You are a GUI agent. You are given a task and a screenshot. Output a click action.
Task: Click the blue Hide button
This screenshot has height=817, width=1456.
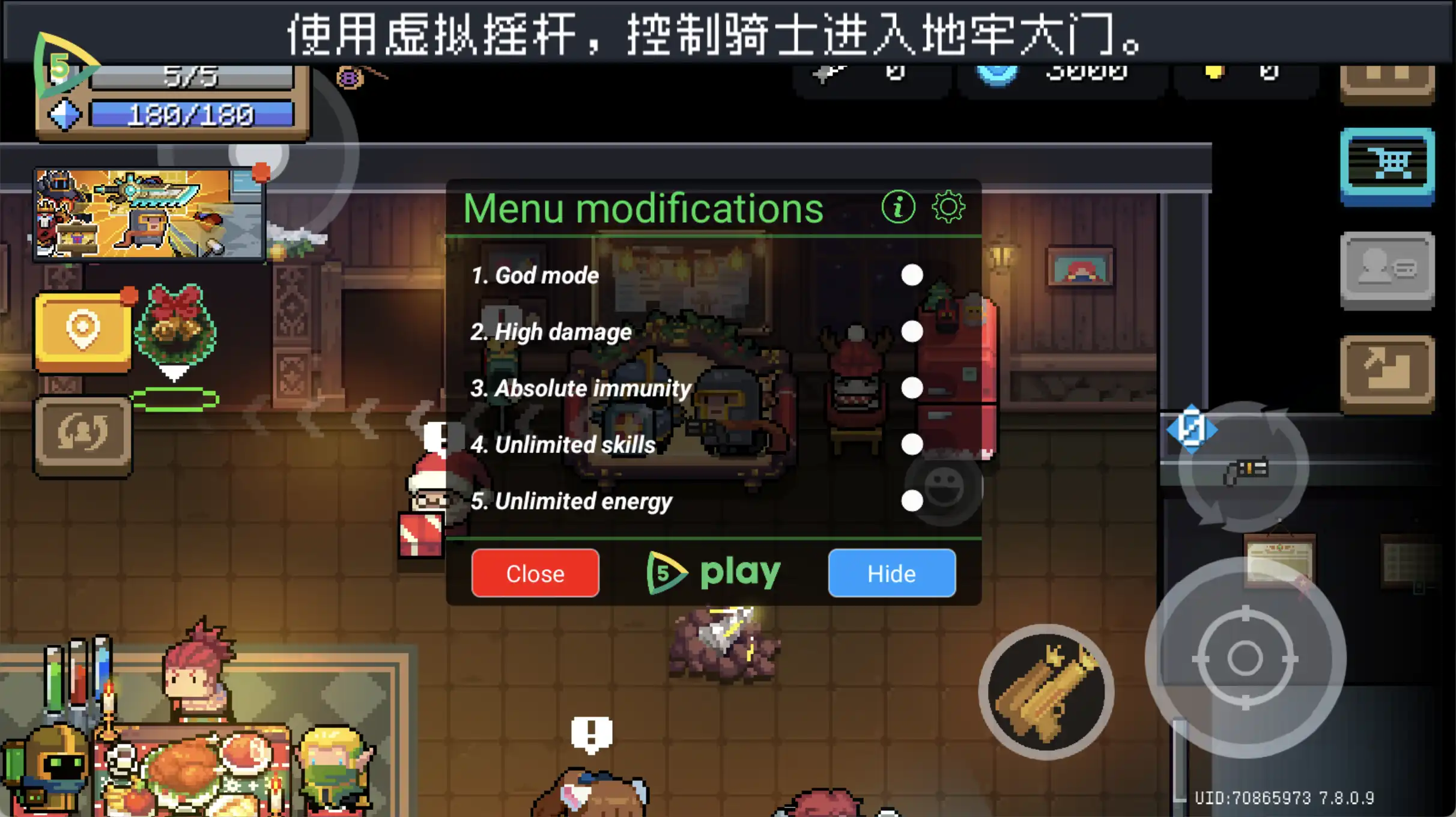click(891, 573)
